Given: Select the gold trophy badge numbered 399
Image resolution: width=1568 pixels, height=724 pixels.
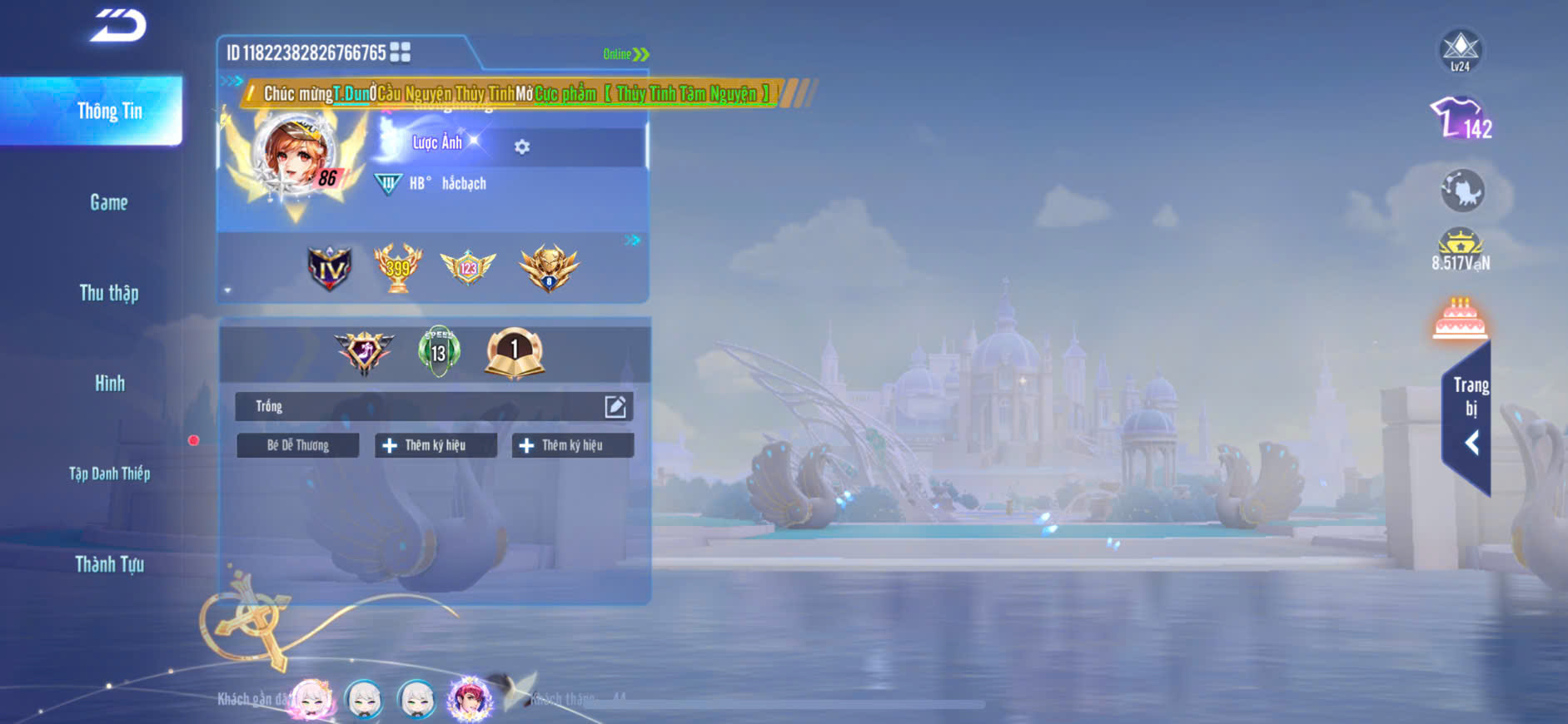Looking at the screenshot, I should point(398,268).
